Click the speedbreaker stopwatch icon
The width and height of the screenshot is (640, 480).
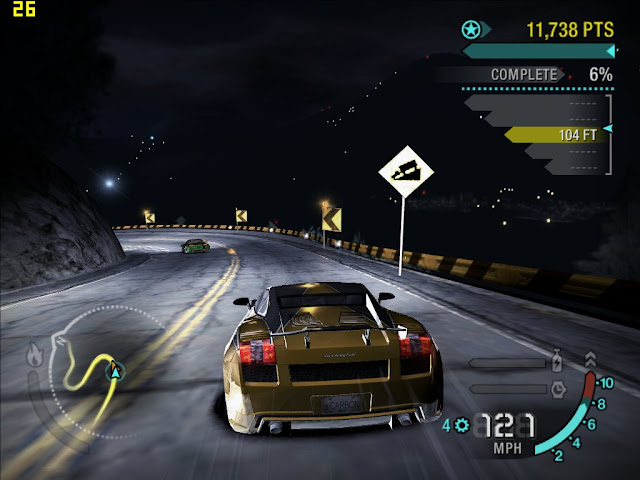click(558, 388)
